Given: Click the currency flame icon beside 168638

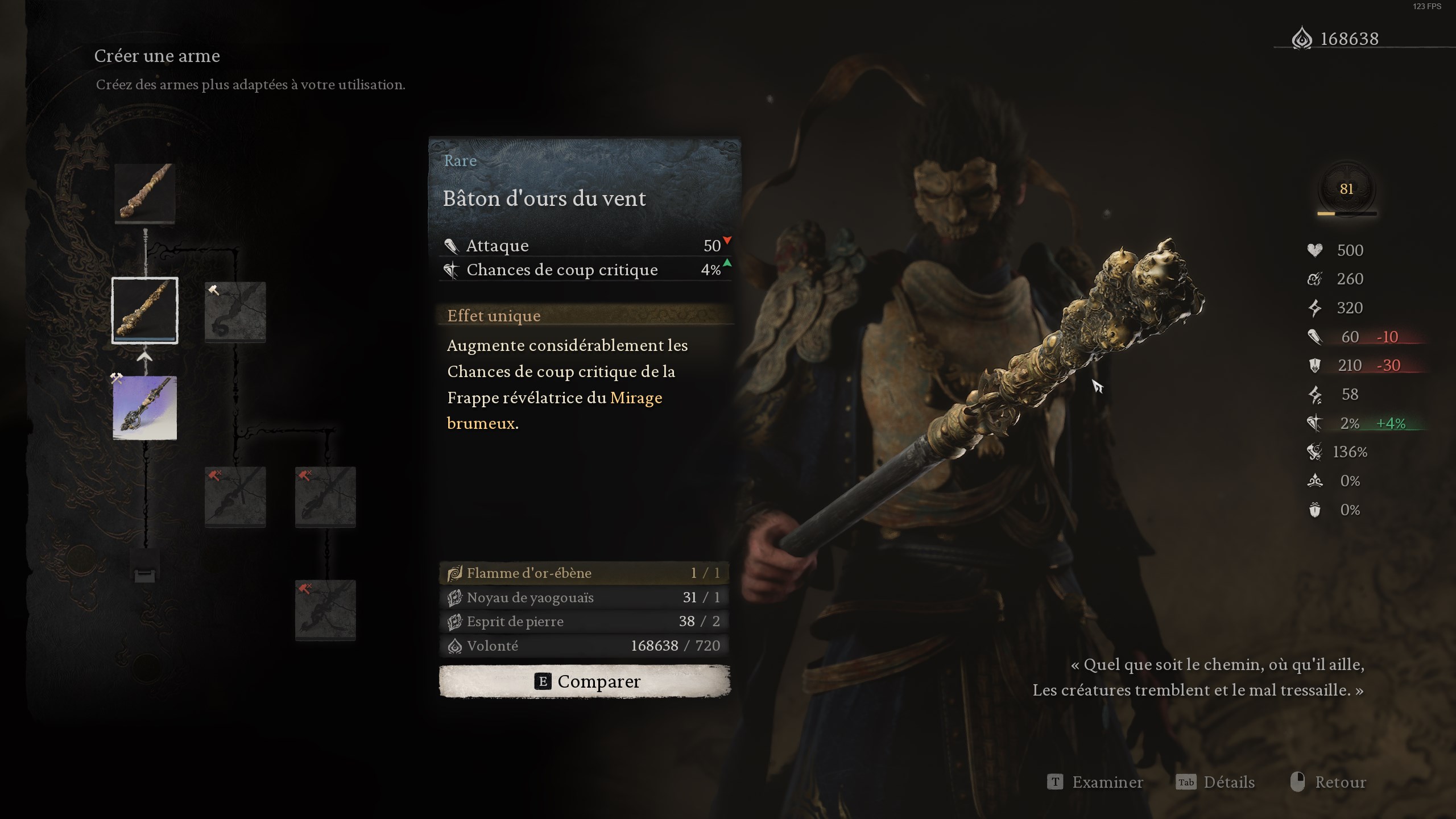Looking at the screenshot, I should (1302, 39).
